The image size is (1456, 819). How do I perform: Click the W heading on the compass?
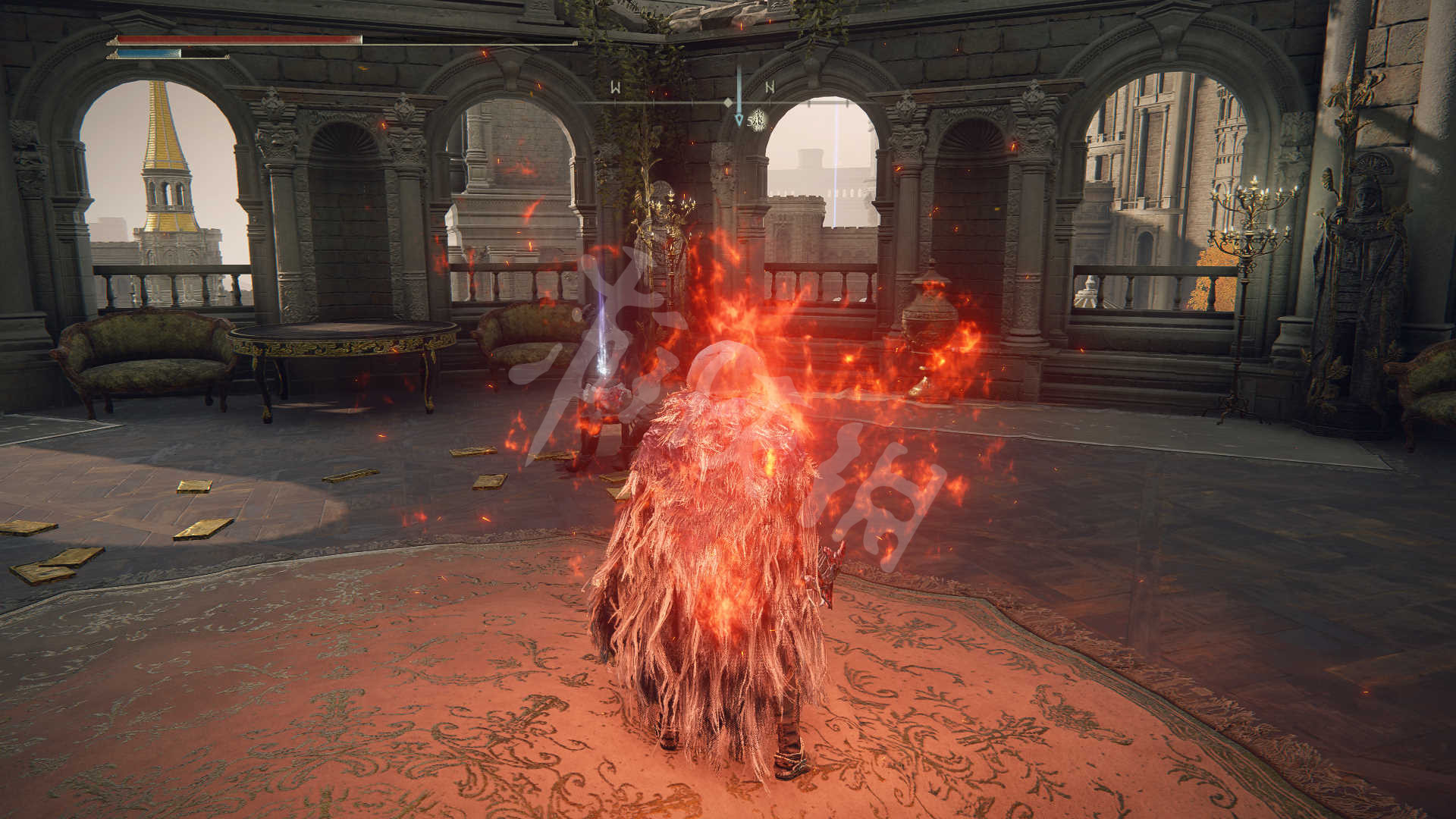click(x=616, y=87)
